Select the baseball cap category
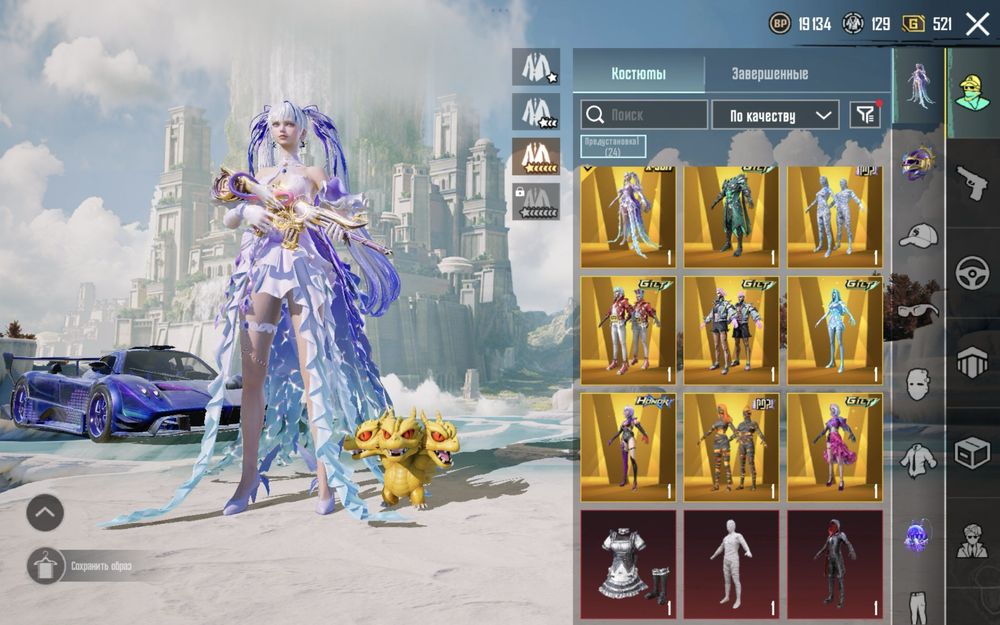Viewport: 1000px width, 625px height. pos(918,236)
